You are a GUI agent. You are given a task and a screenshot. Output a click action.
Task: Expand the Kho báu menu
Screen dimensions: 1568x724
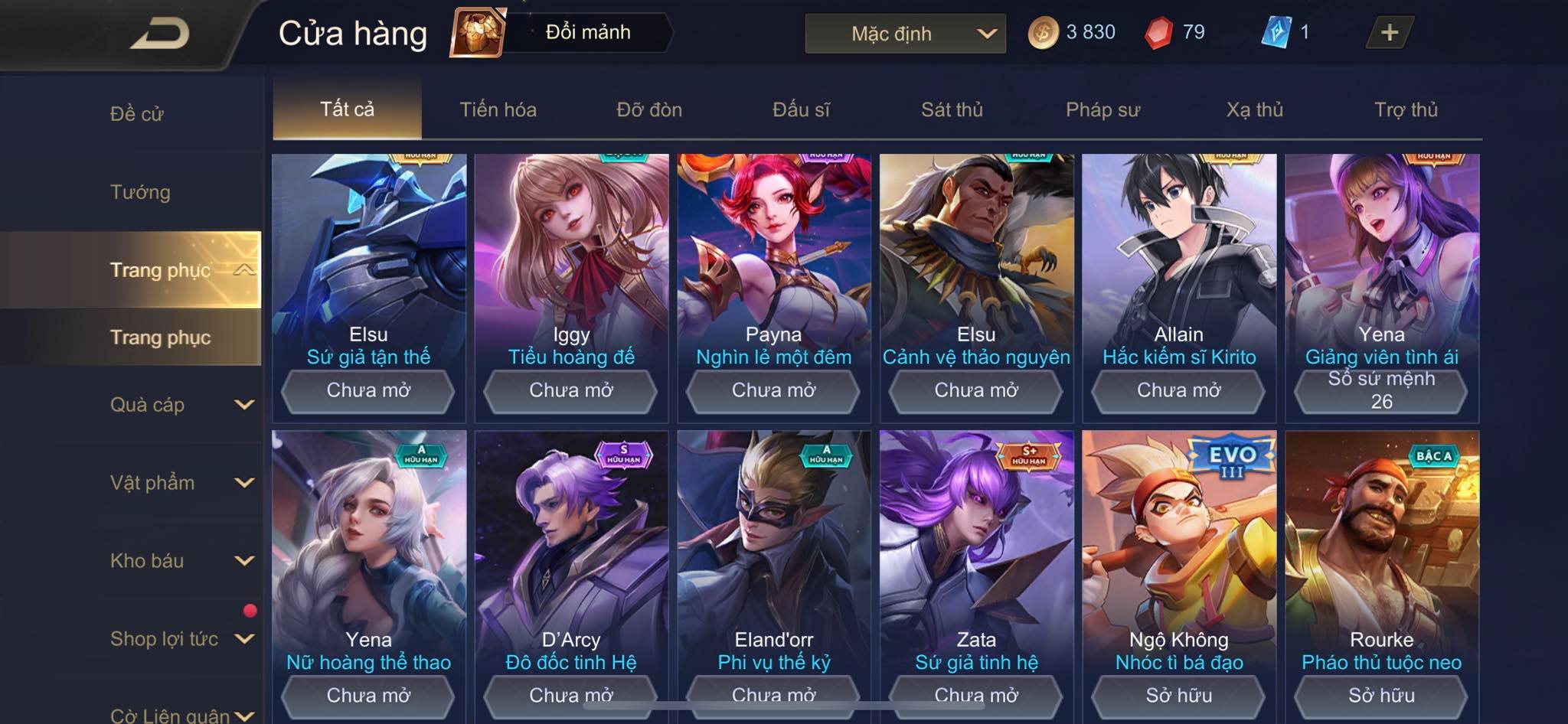(x=180, y=561)
